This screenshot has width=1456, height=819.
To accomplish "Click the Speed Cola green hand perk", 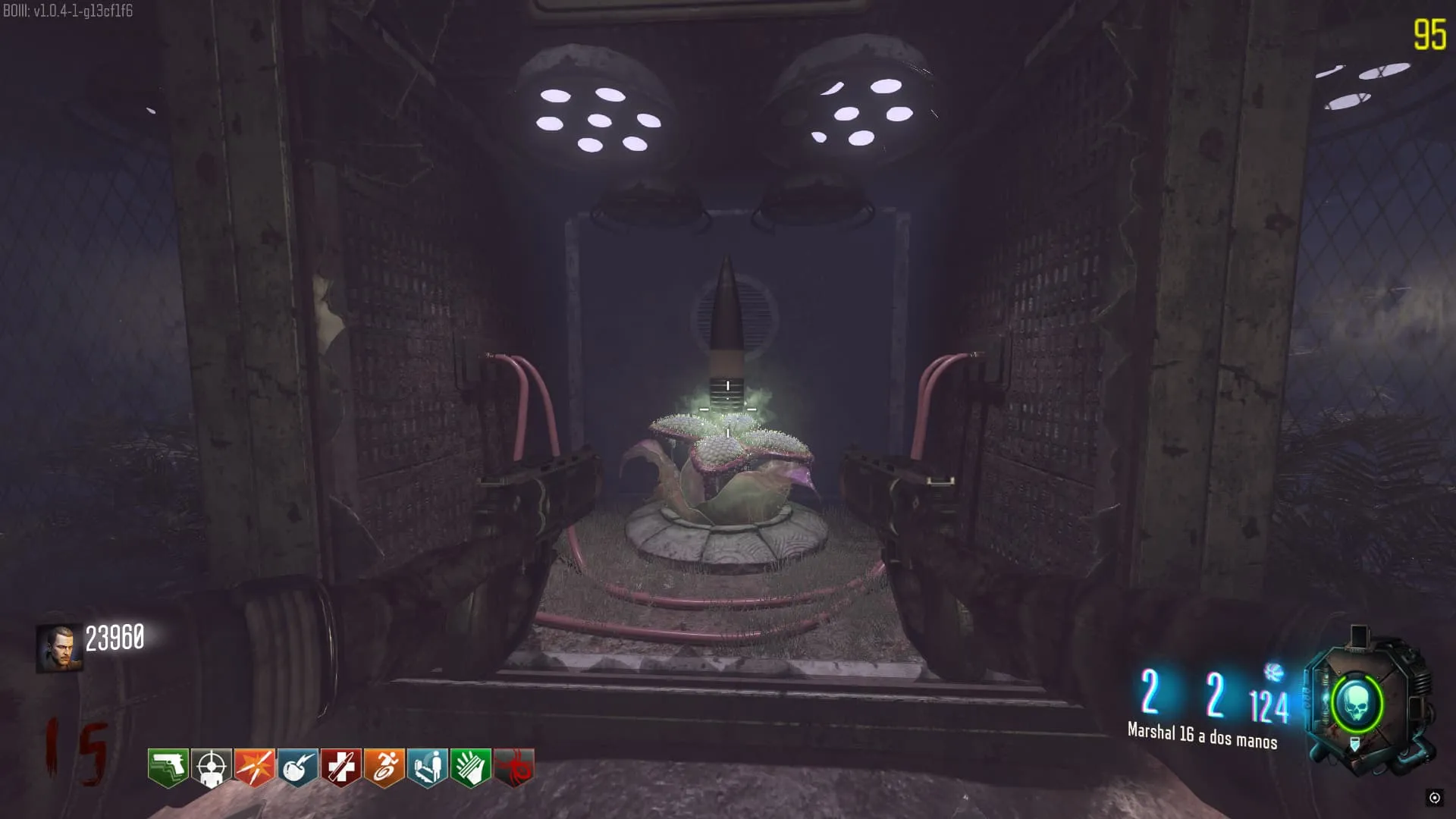I will 470,767.
